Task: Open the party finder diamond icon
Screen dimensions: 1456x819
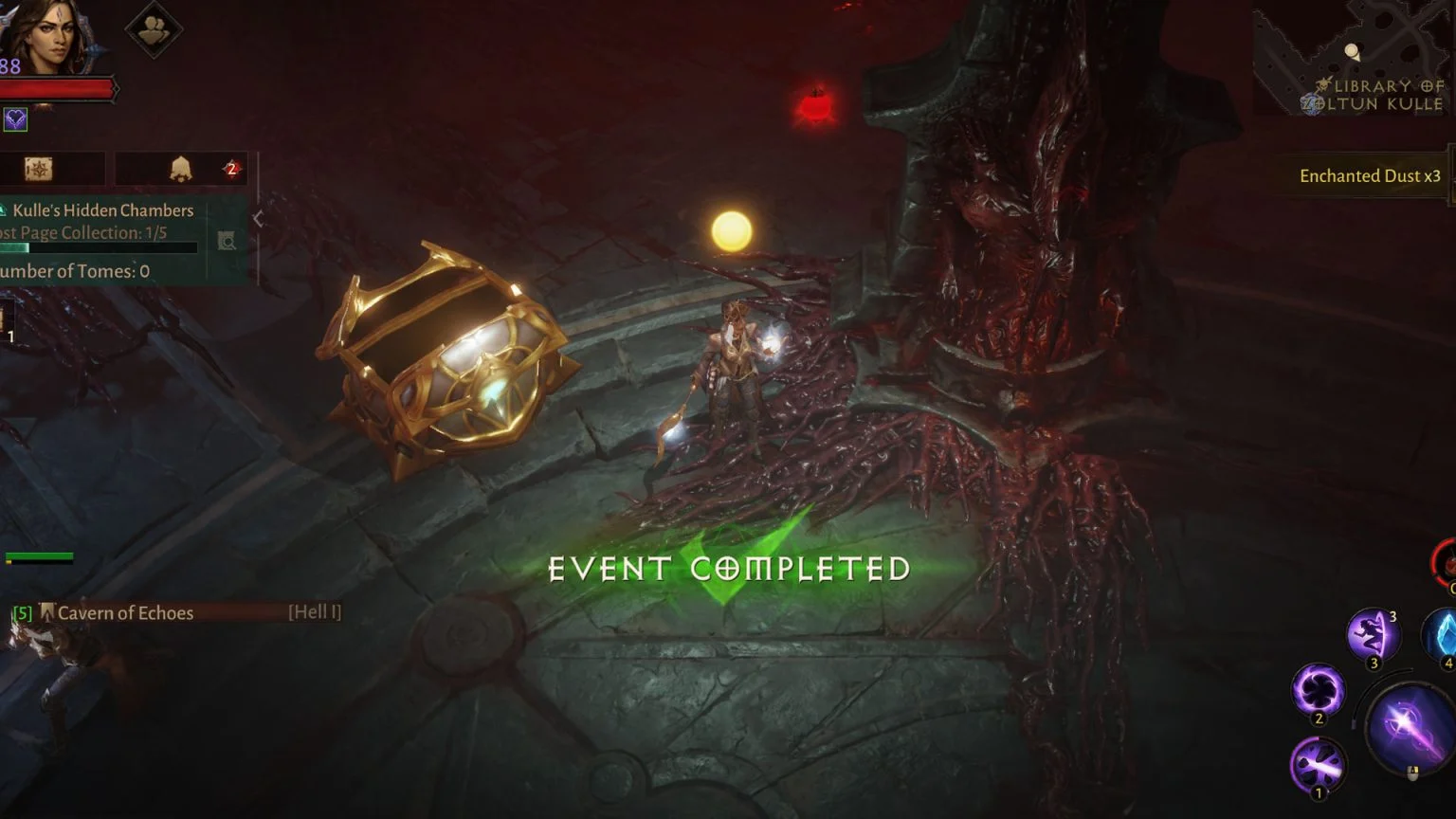Action: 152,28
